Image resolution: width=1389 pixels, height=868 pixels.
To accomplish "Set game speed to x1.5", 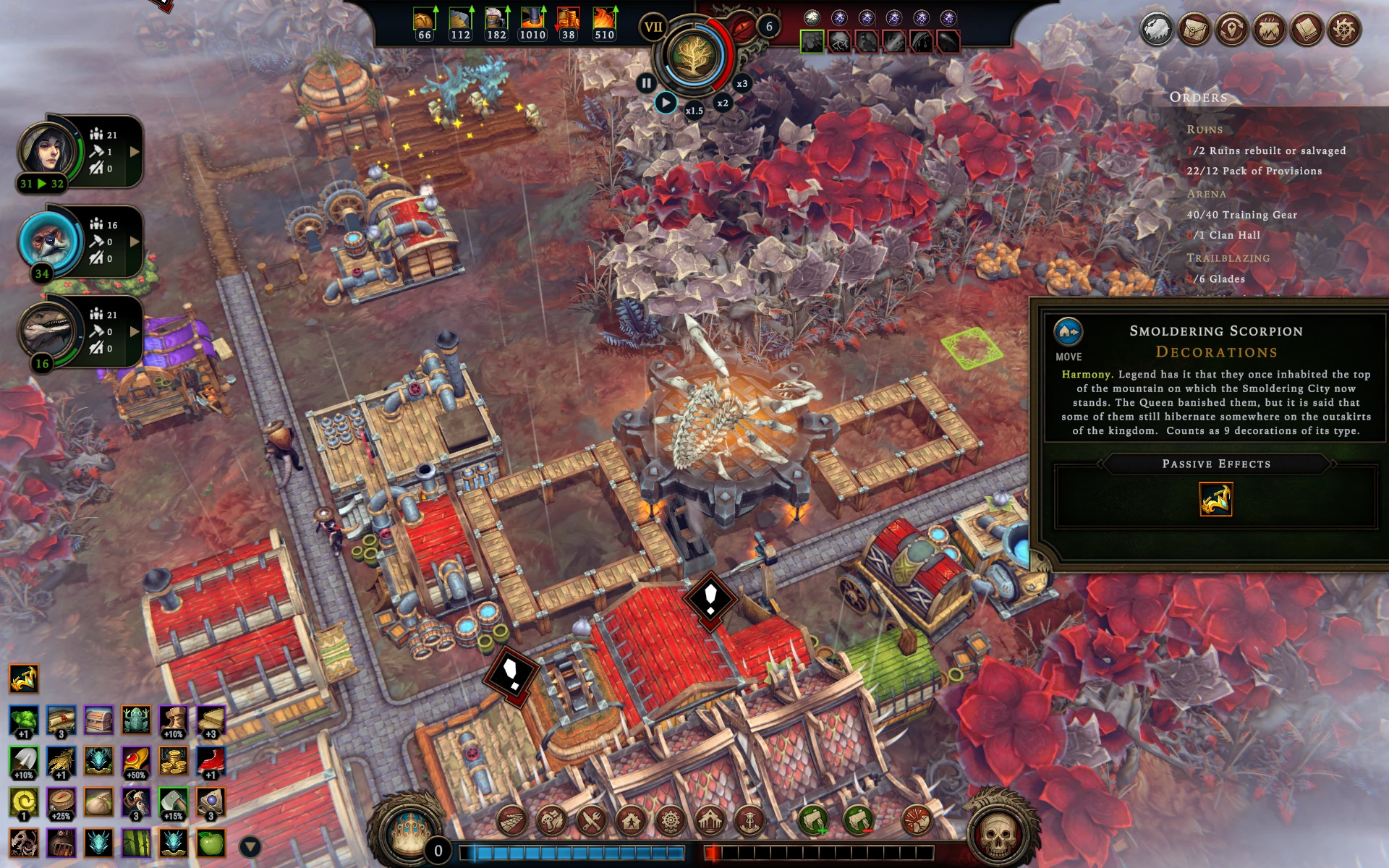I will tap(694, 111).
